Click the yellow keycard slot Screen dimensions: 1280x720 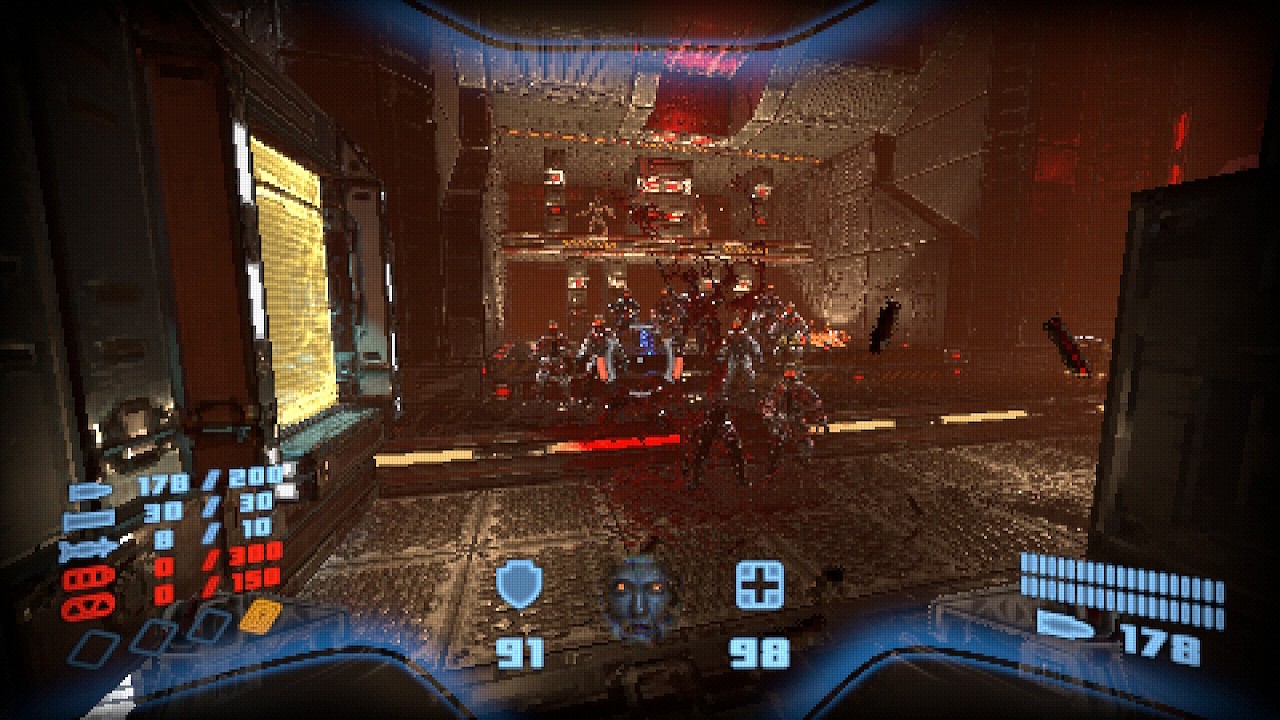(259, 616)
